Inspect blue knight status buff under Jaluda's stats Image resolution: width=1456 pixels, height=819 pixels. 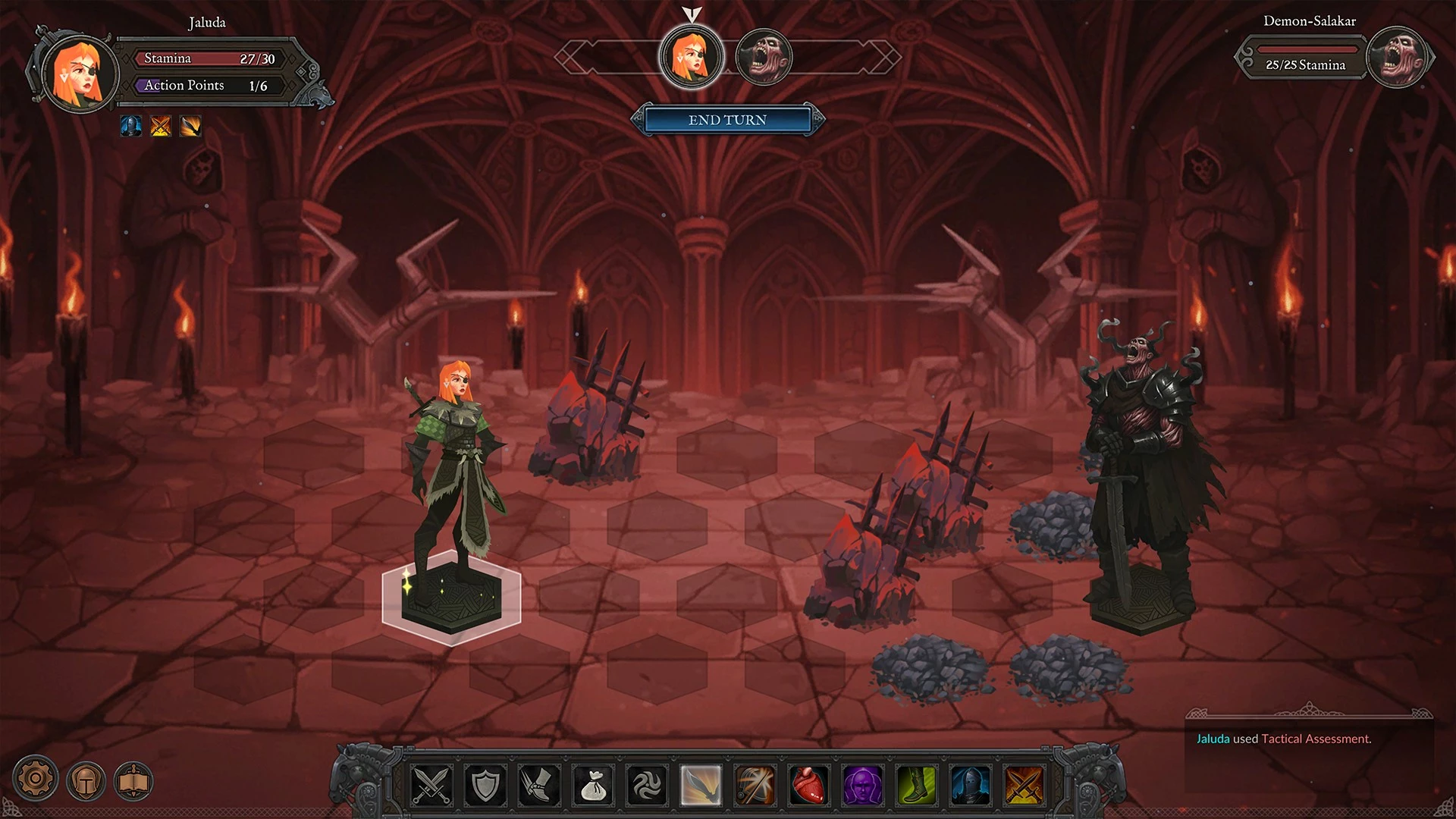pos(131,126)
